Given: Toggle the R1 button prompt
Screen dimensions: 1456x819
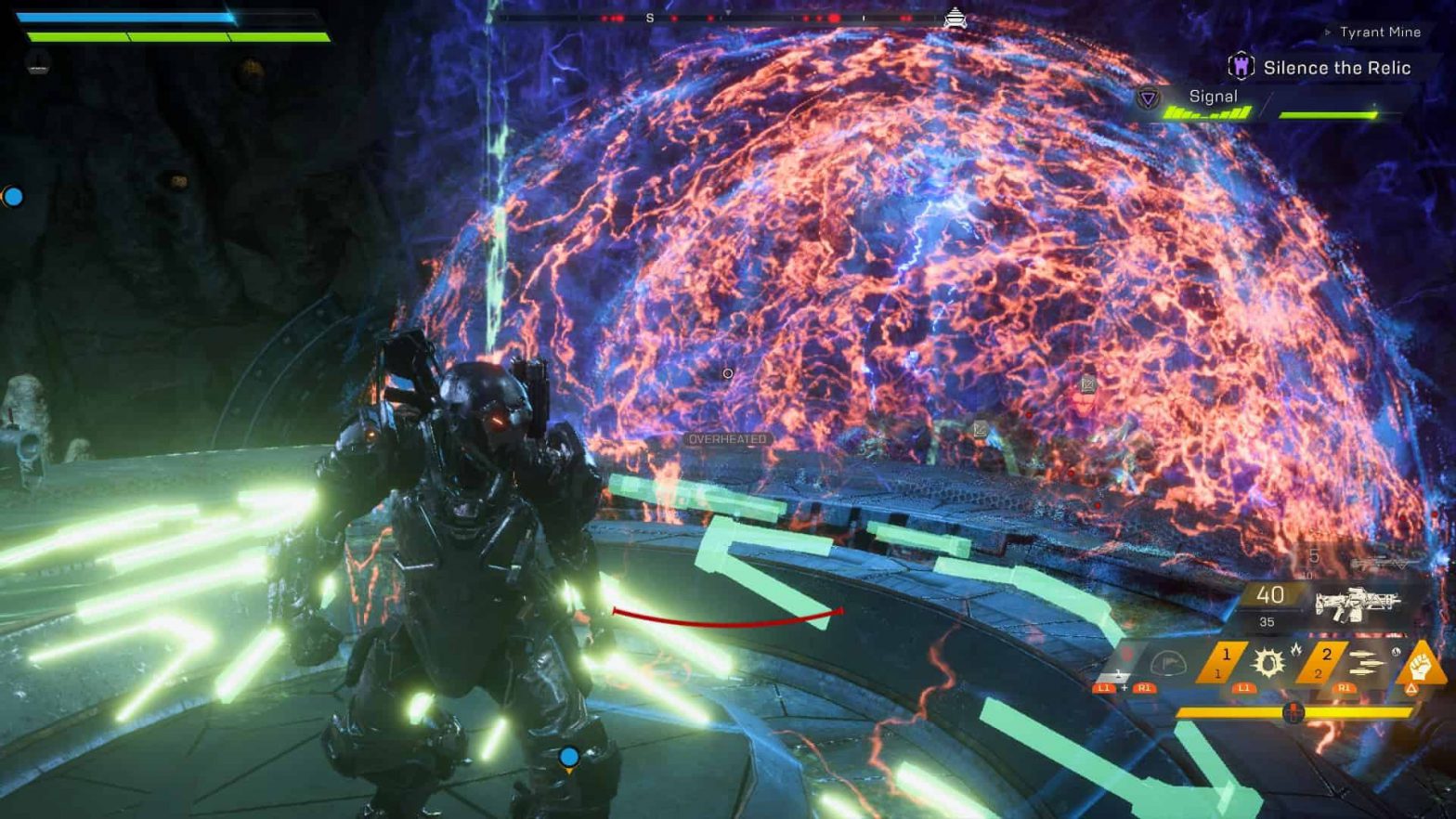Looking at the screenshot, I should 1345,688.
